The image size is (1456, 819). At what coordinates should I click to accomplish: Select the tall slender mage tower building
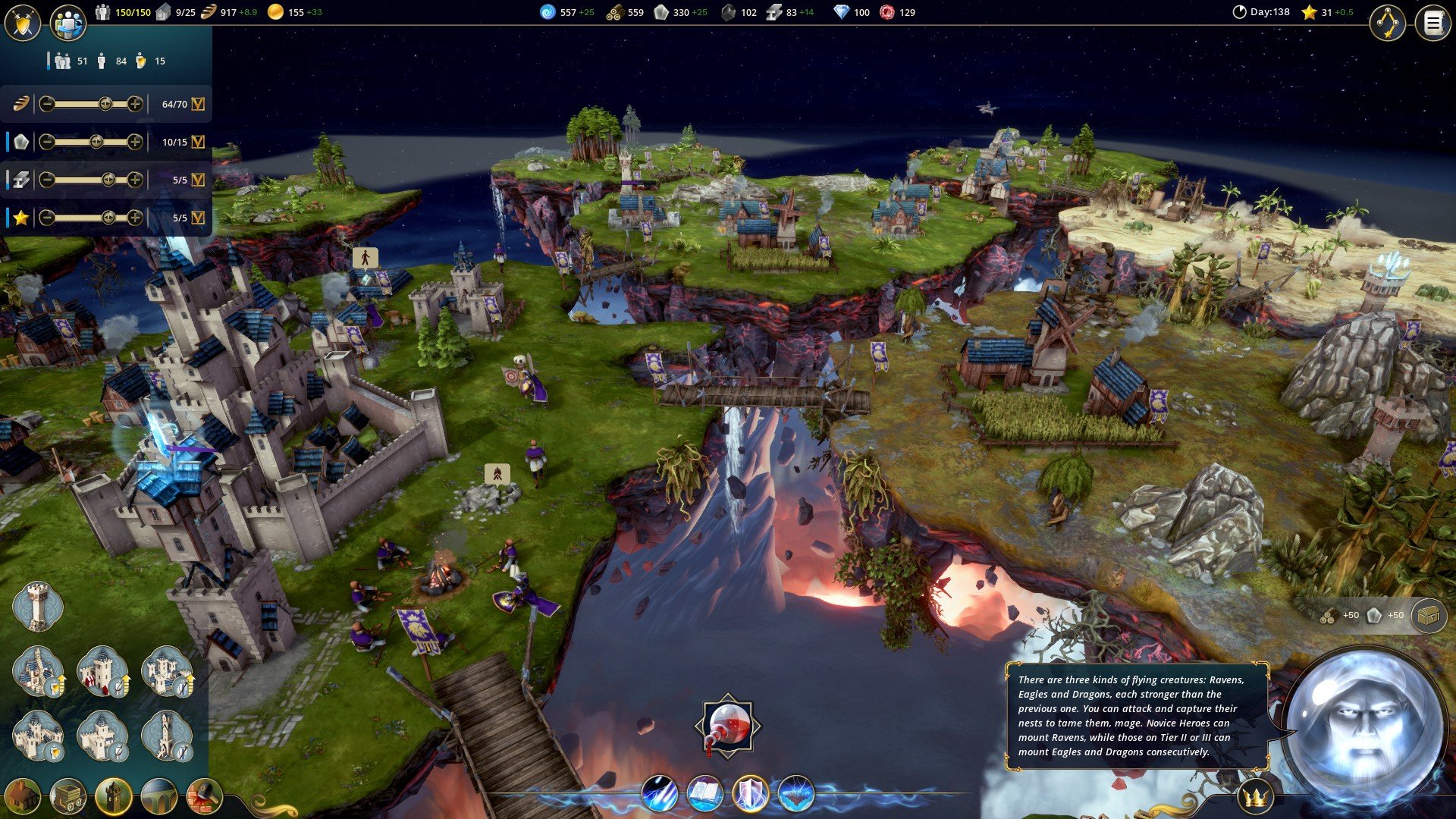[166, 736]
